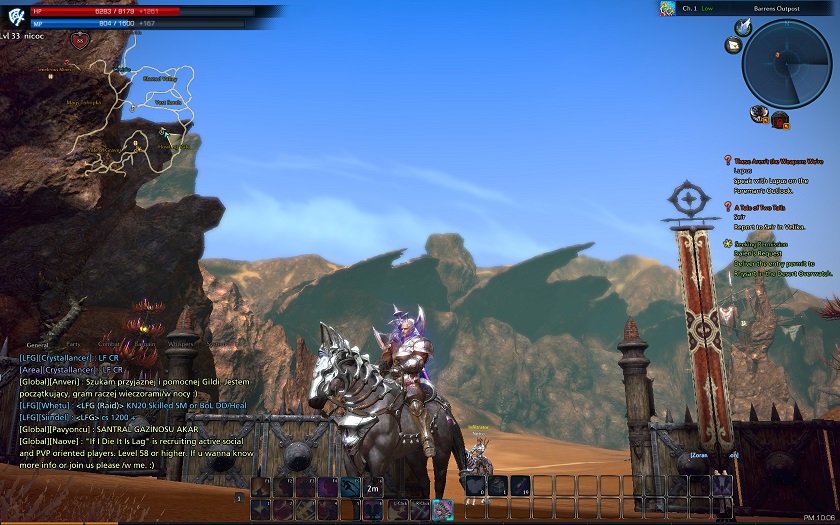The width and height of the screenshot is (840, 525).
Task: Open the Combat chat tab
Action: (109, 344)
